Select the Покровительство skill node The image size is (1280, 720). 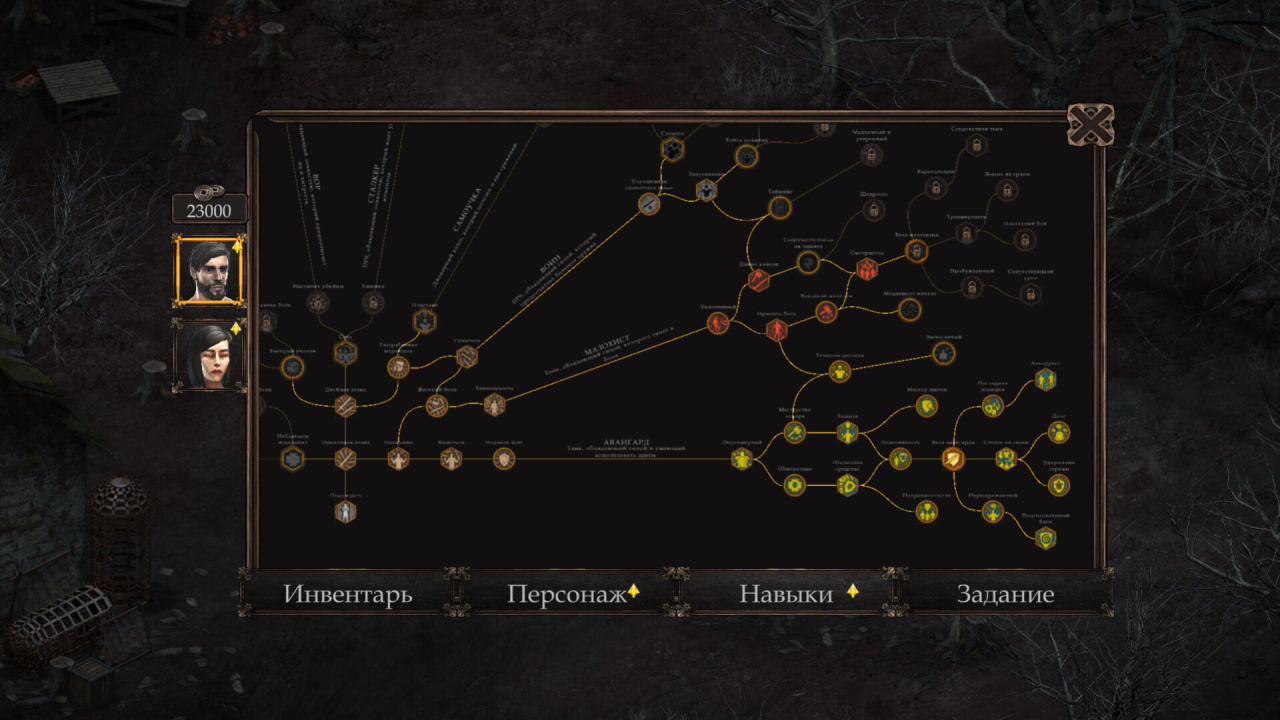(x=927, y=511)
